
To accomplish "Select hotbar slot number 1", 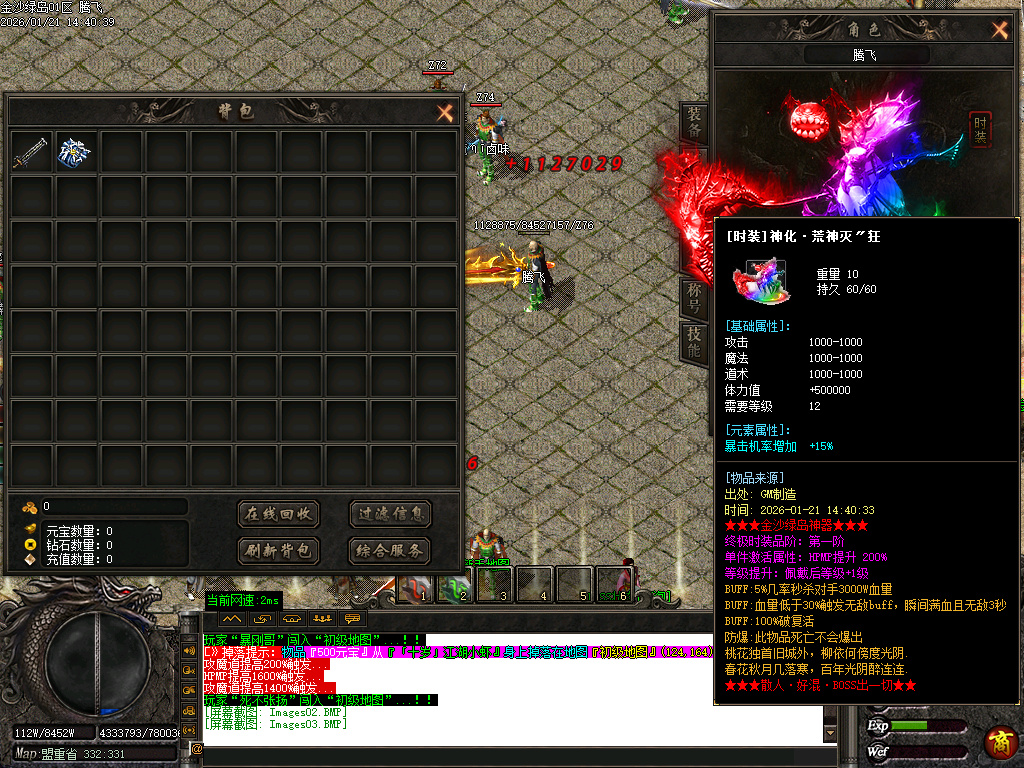I will point(417,584).
